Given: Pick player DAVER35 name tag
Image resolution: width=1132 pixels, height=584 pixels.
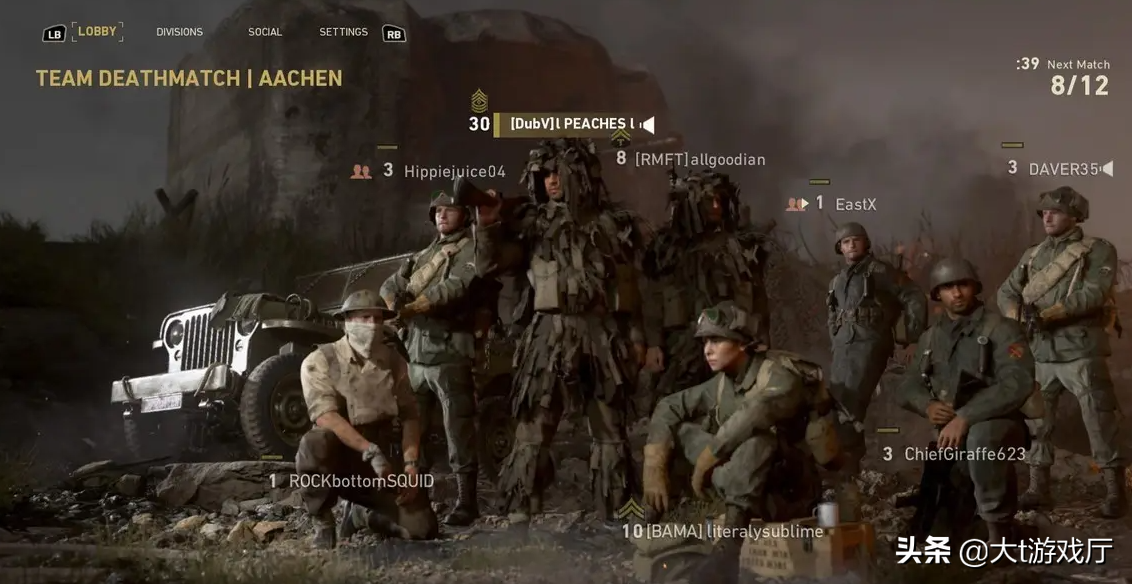Looking at the screenshot, I should [x=1063, y=169].
